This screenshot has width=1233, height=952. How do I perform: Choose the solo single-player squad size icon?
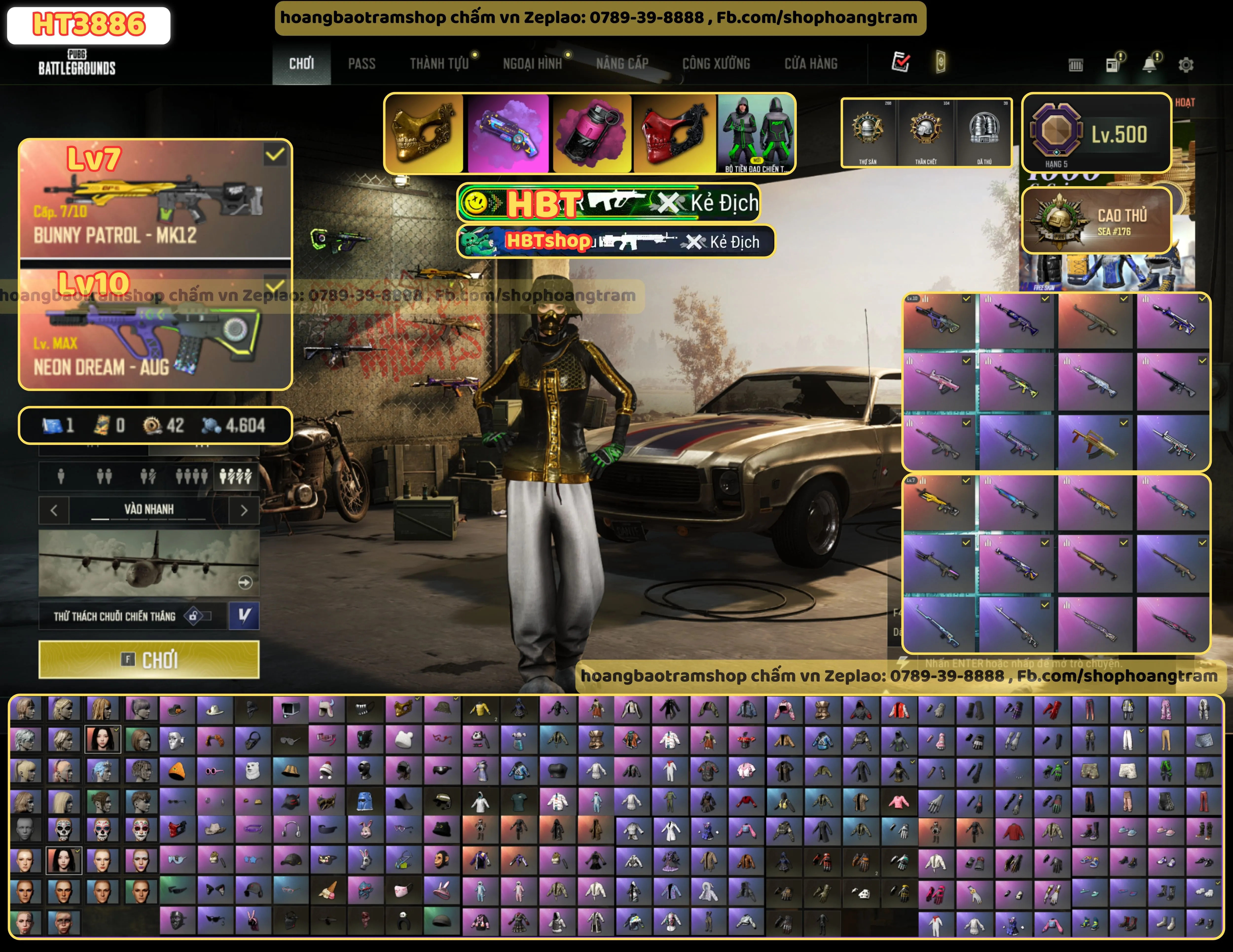tap(61, 476)
